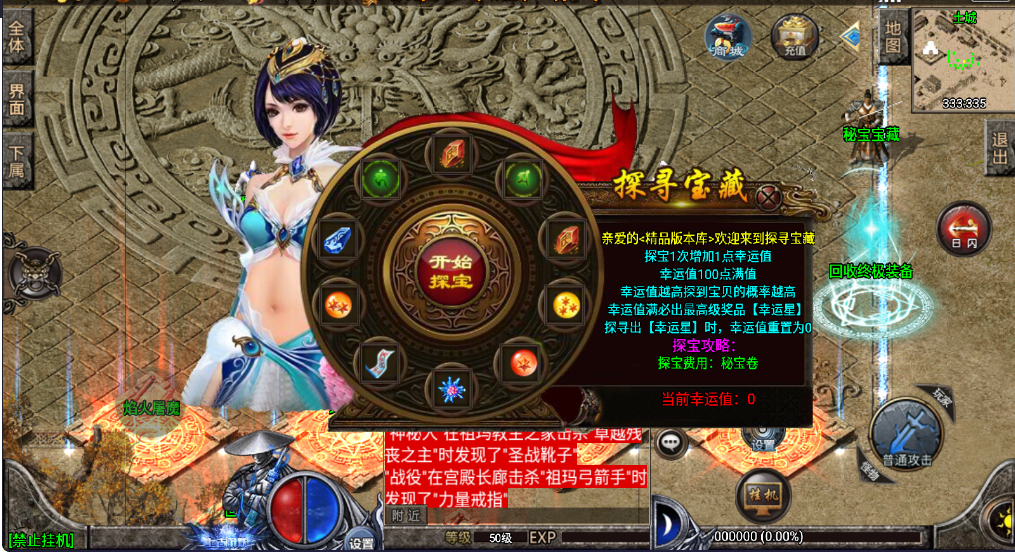Open the 商城 shop

pos(728,38)
